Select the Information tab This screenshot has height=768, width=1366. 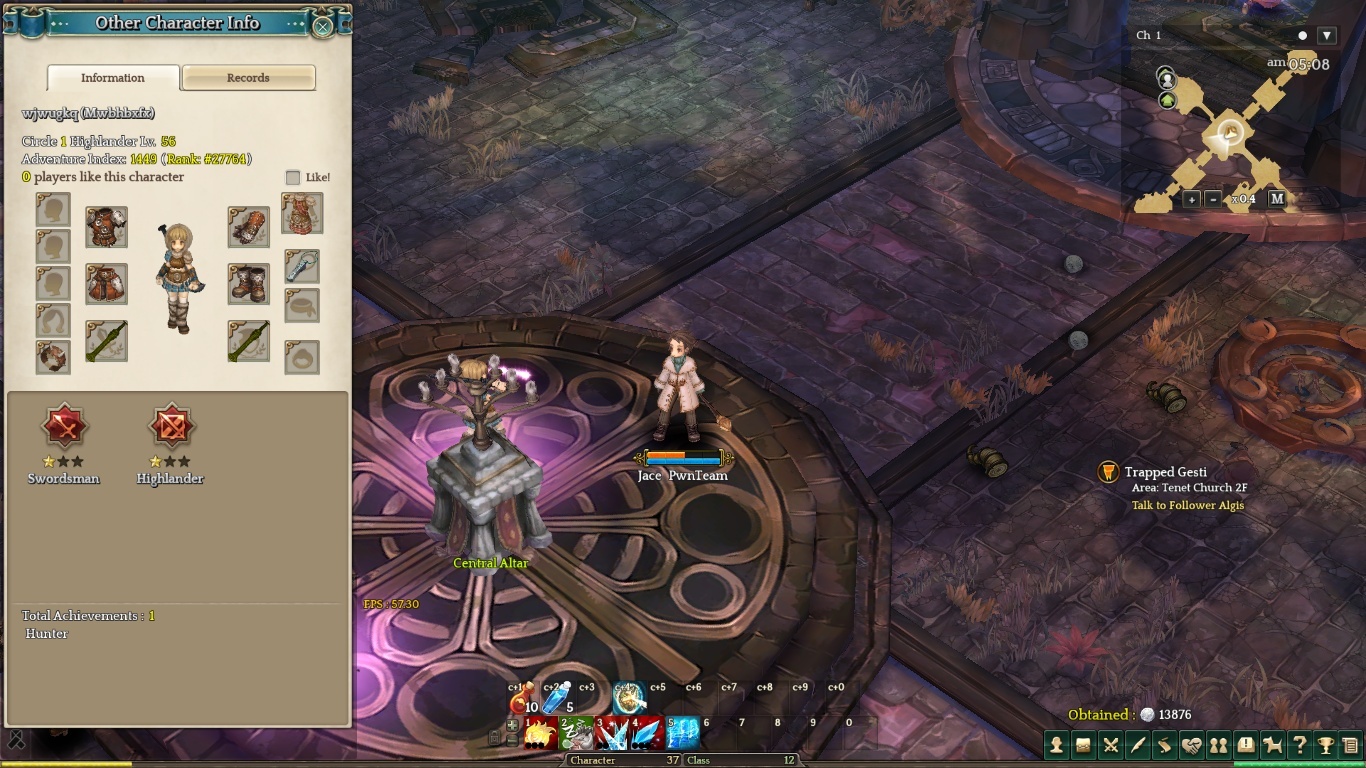pyautogui.click(x=113, y=78)
